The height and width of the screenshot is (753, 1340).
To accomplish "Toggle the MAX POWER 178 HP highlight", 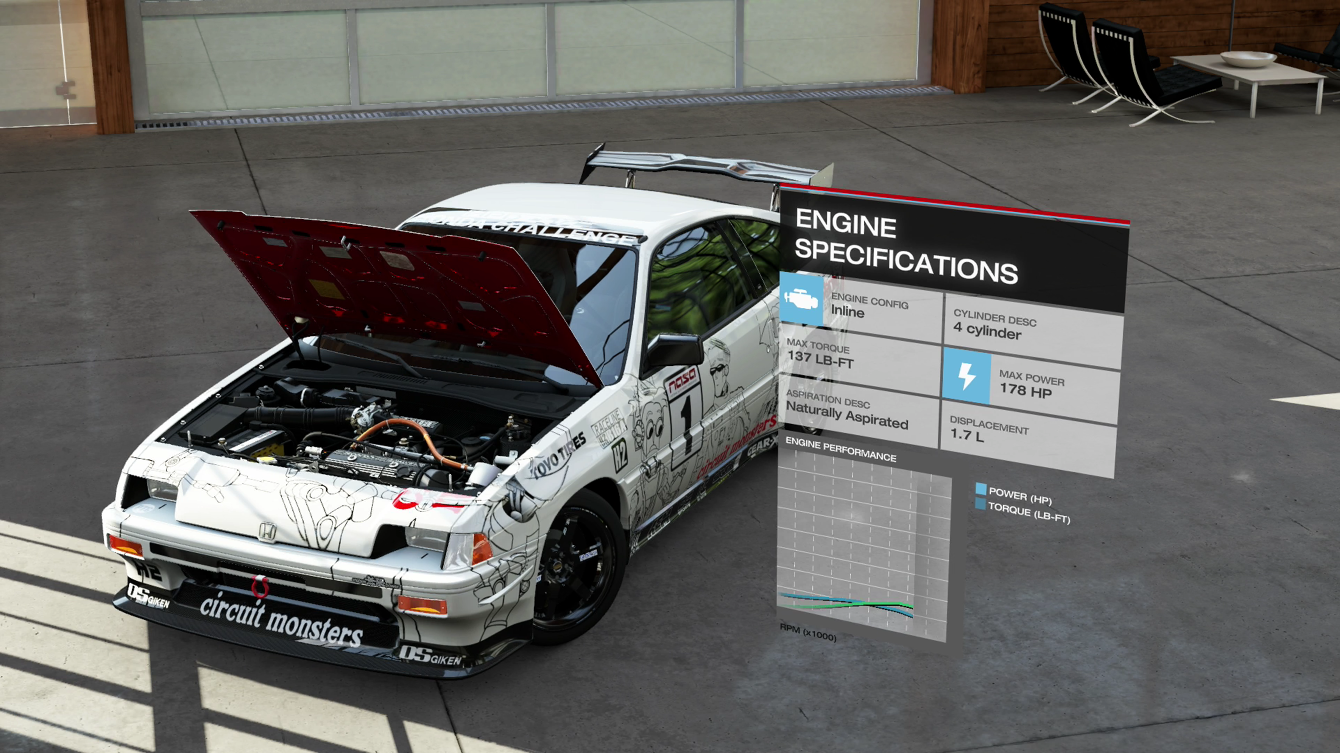I will pyautogui.click(x=1030, y=381).
